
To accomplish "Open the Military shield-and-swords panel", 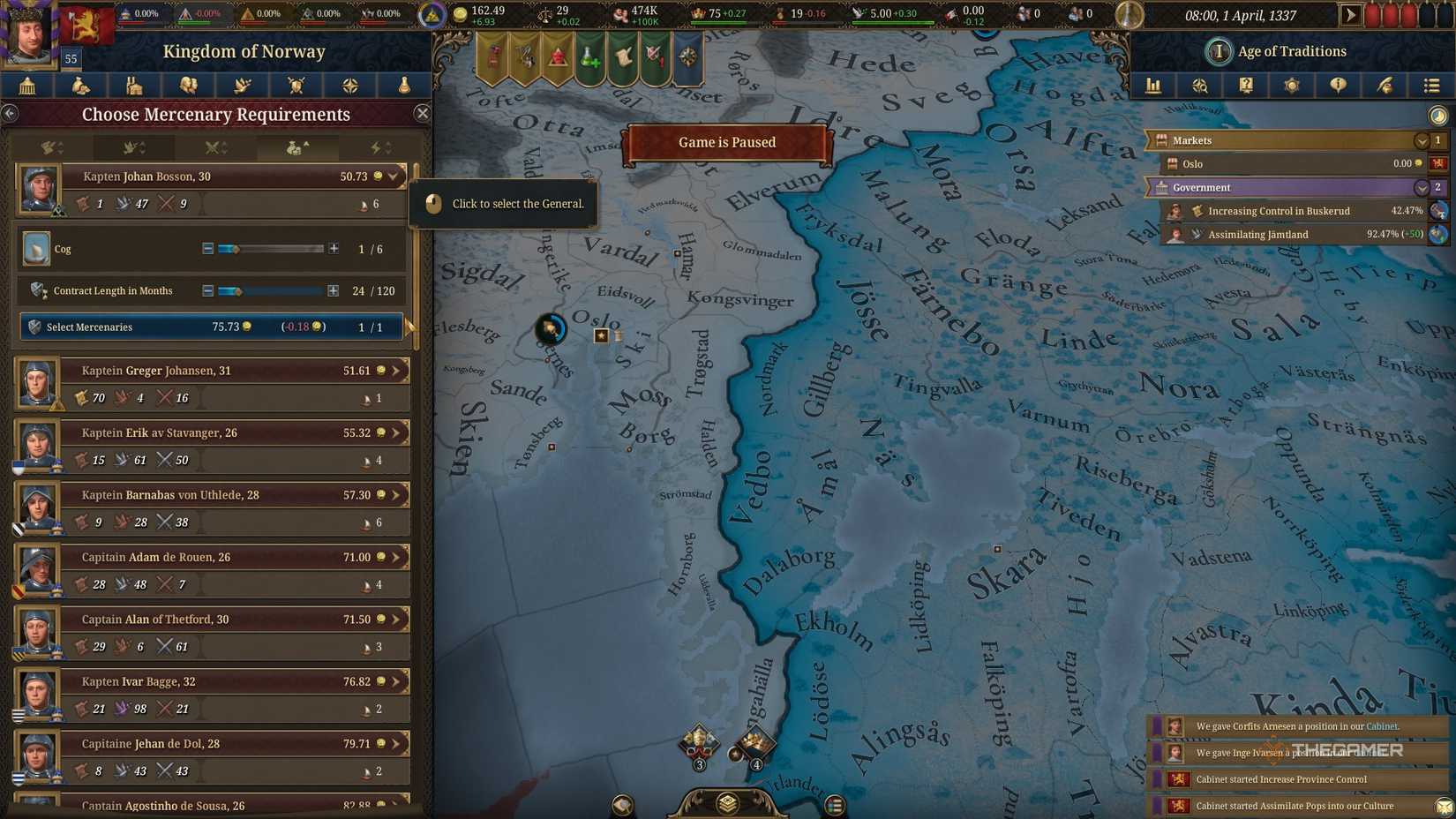I will (295, 86).
